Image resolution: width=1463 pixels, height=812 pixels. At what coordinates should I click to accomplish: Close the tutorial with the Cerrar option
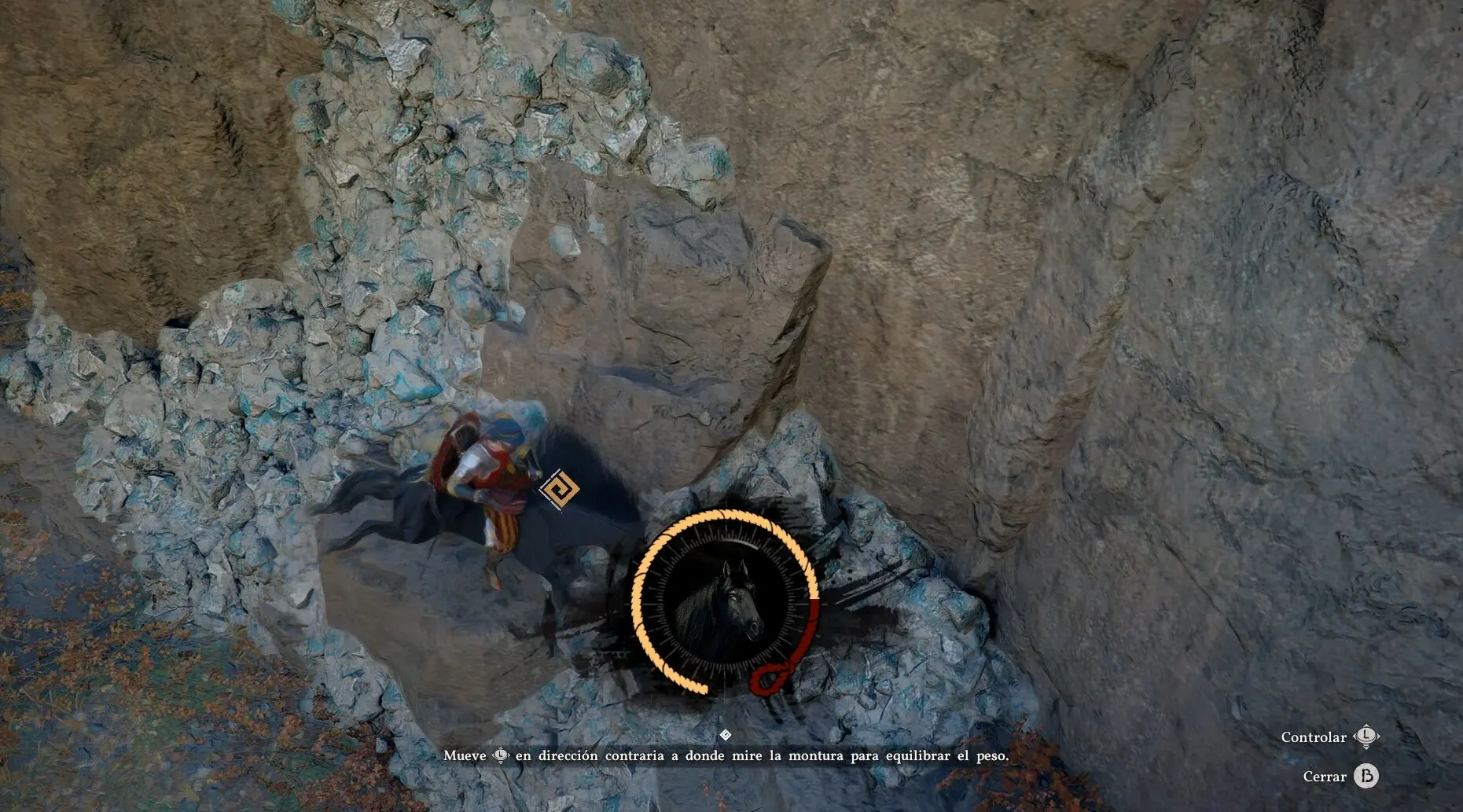(x=1340, y=777)
